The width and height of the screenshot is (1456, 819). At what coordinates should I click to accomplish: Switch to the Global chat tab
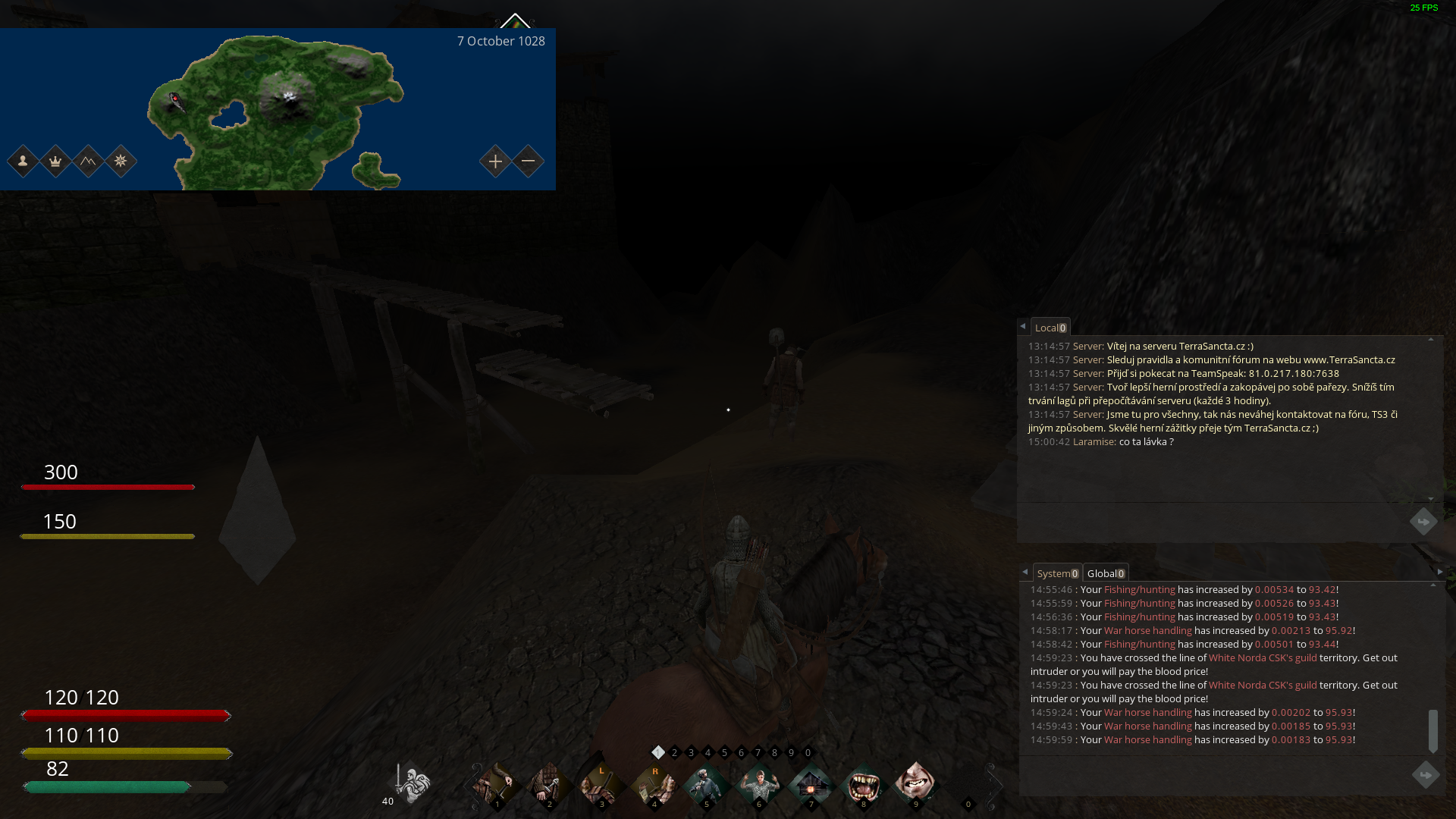pyautogui.click(x=1105, y=573)
